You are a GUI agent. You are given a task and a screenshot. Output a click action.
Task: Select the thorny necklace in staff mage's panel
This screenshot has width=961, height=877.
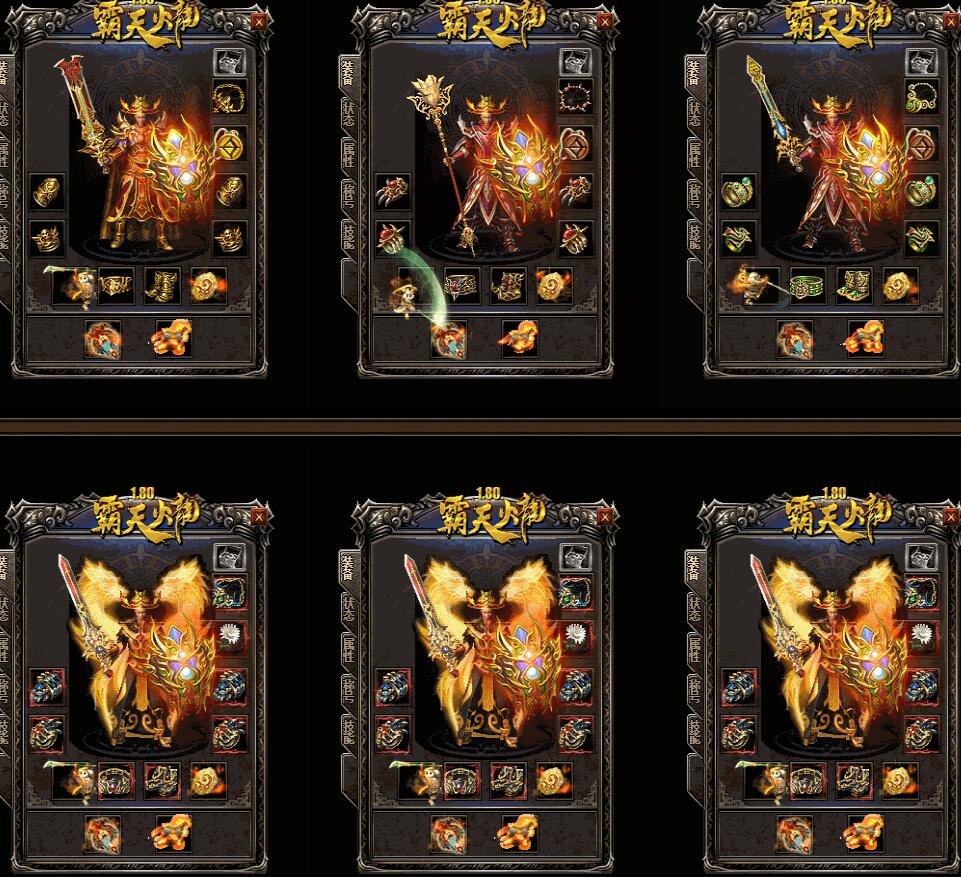click(x=575, y=98)
